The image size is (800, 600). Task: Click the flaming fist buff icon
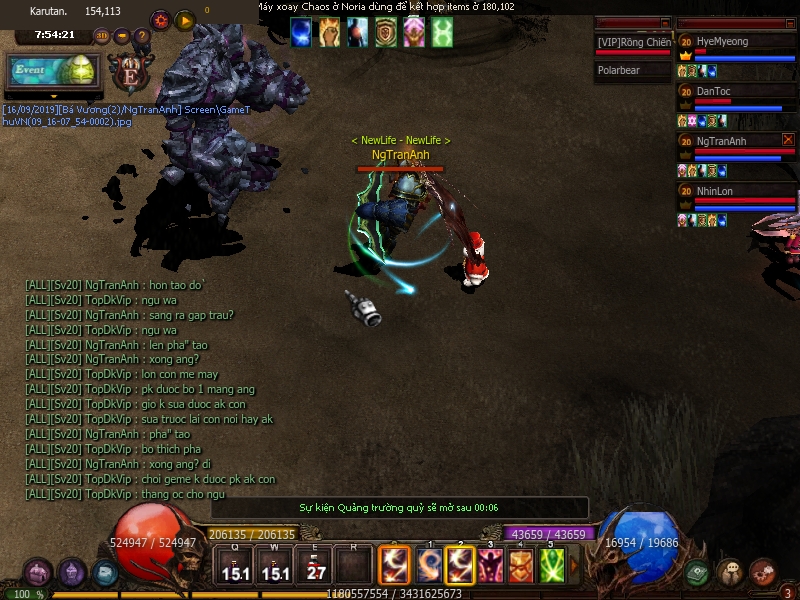330,33
